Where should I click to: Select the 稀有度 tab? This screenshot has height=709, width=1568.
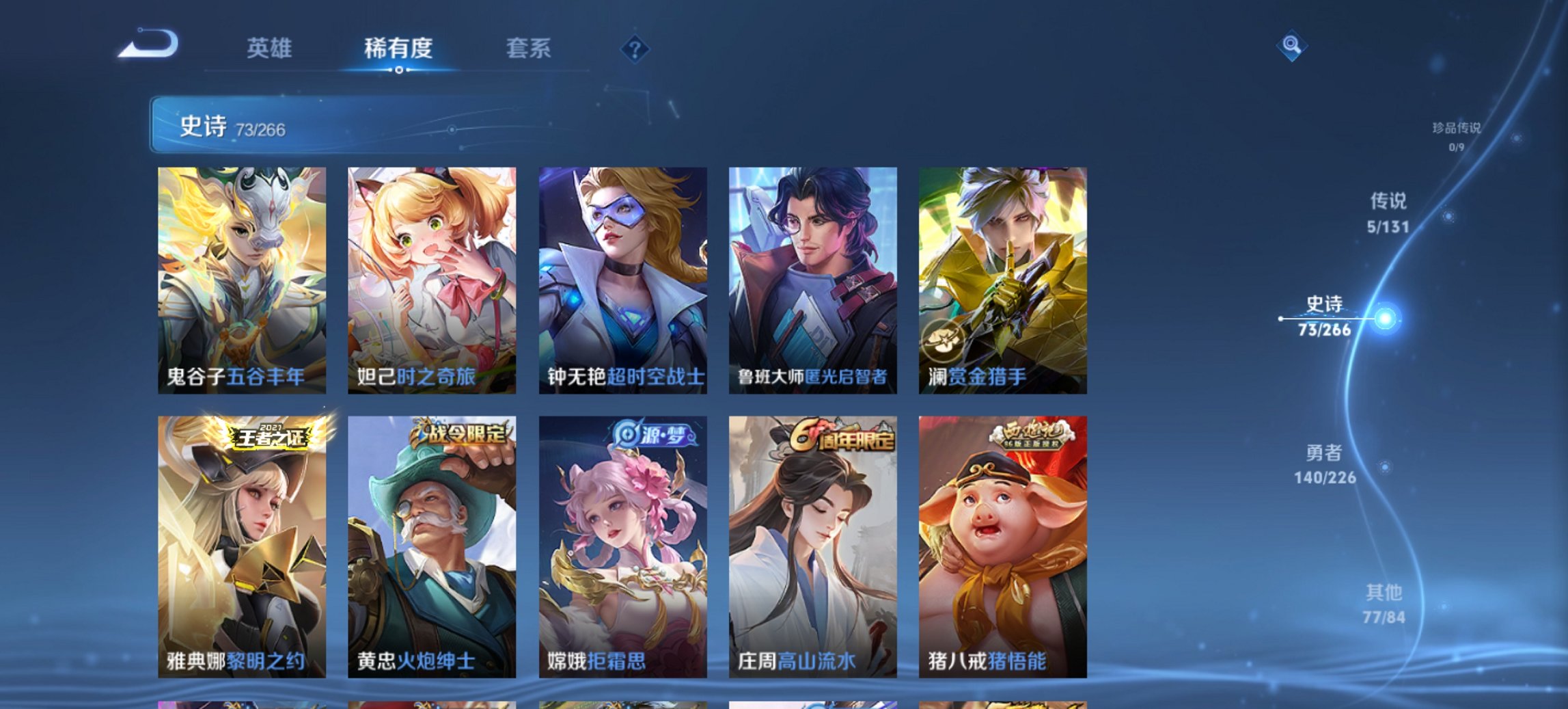coord(399,48)
